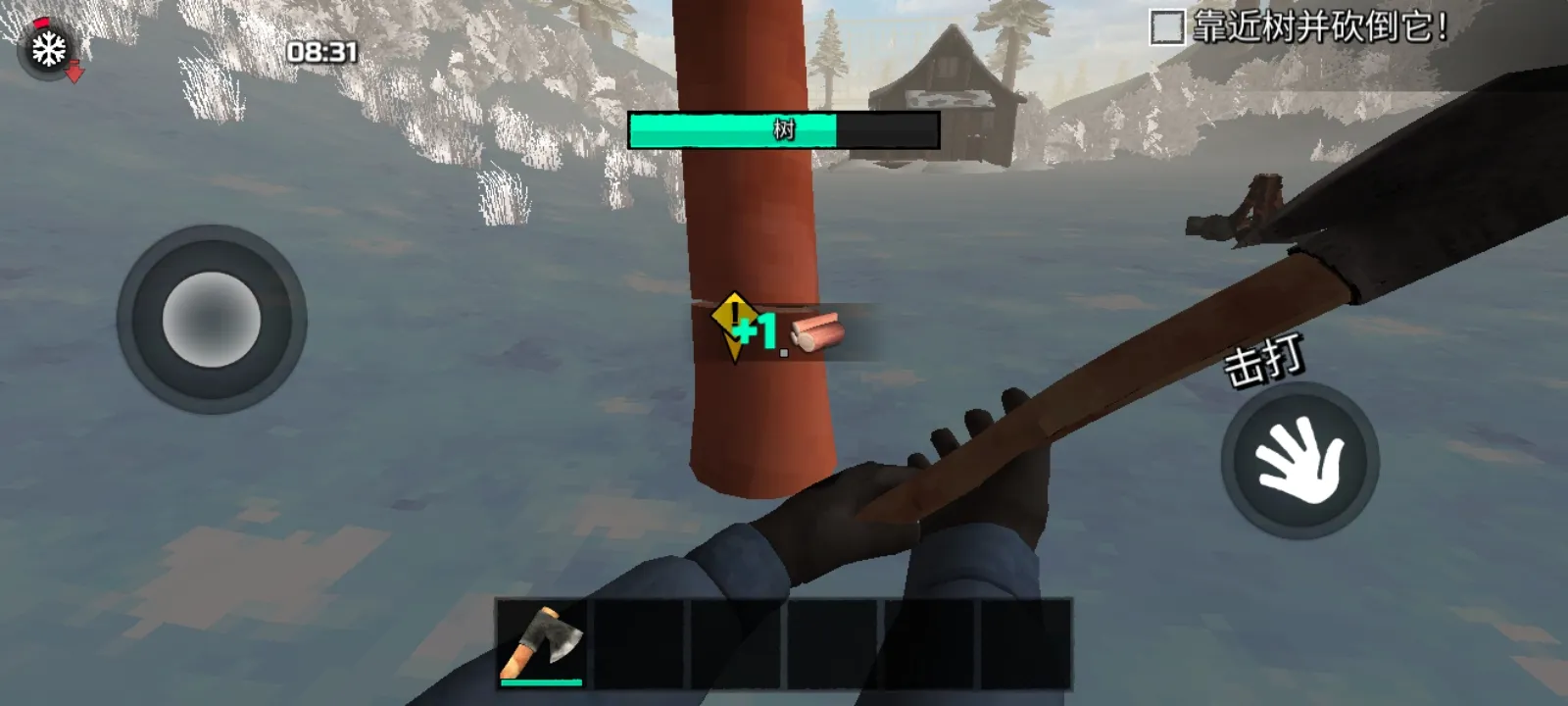Open the snowflake cold status icon

tap(47, 49)
